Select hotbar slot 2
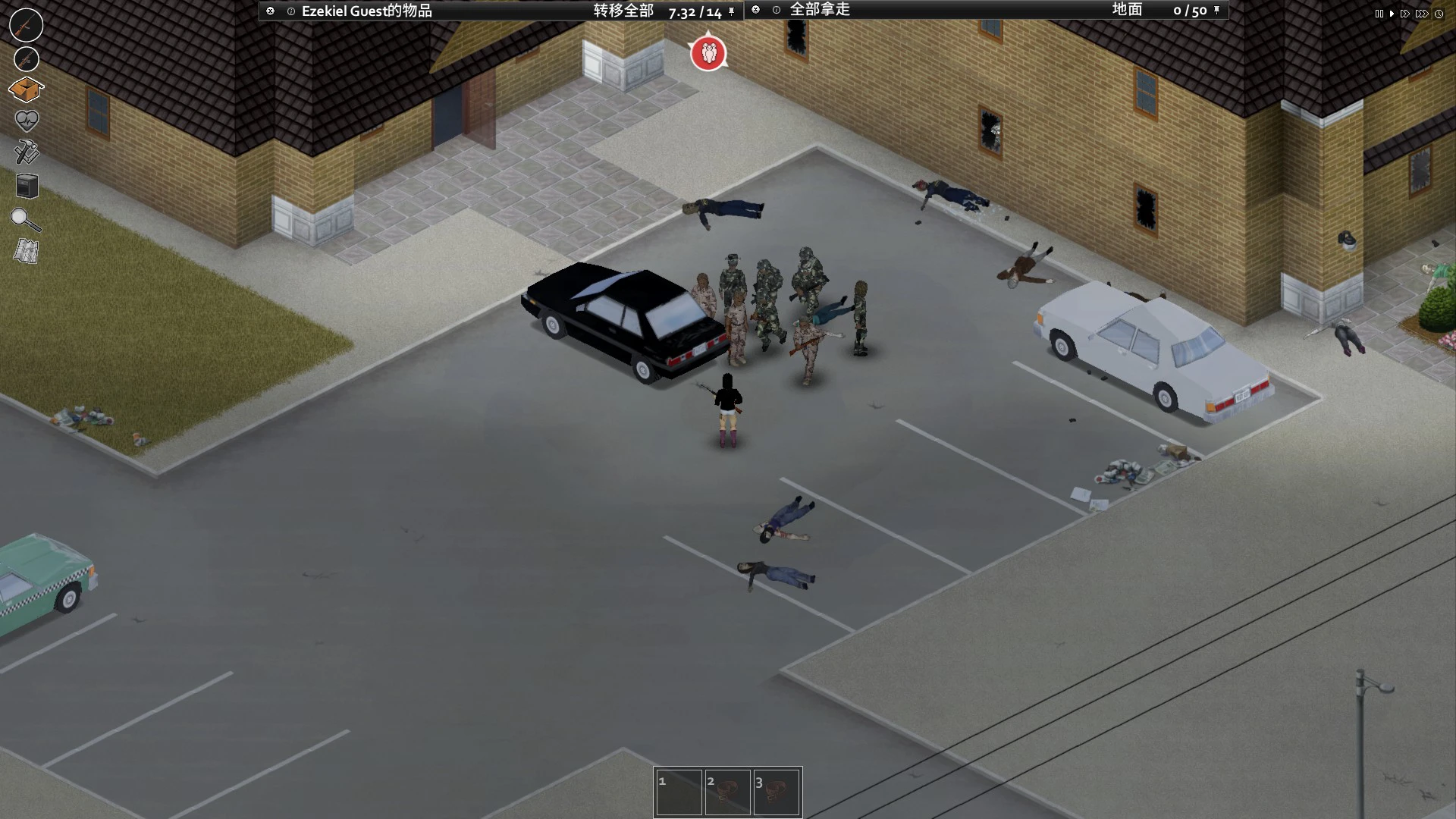The height and width of the screenshot is (819, 1456). [x=727, y=792]
